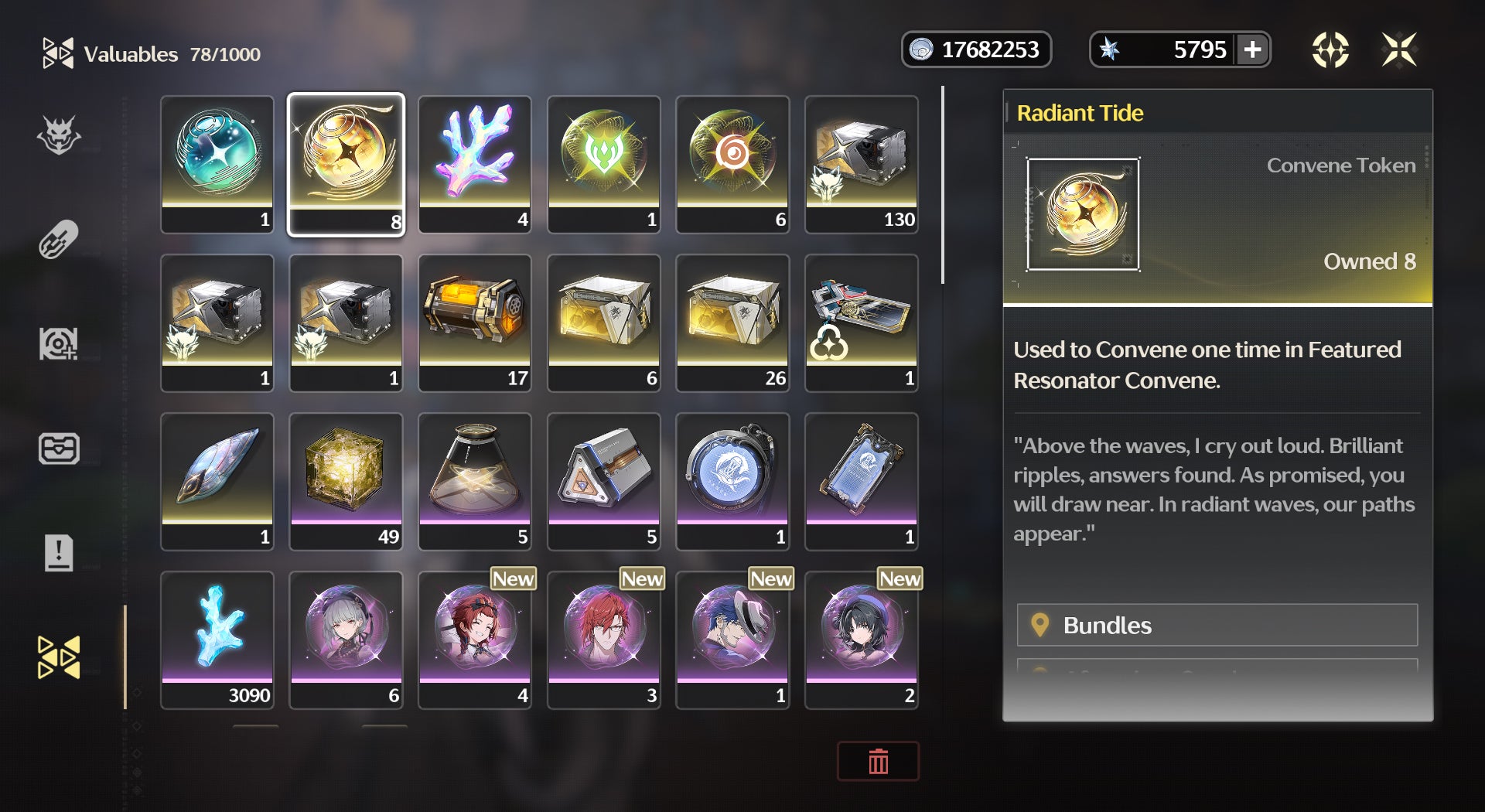Image resolution: width=1485 pixels, height=812 pixels.
Task: Click the crosshair target icon in top bar
Action: 1330,50
